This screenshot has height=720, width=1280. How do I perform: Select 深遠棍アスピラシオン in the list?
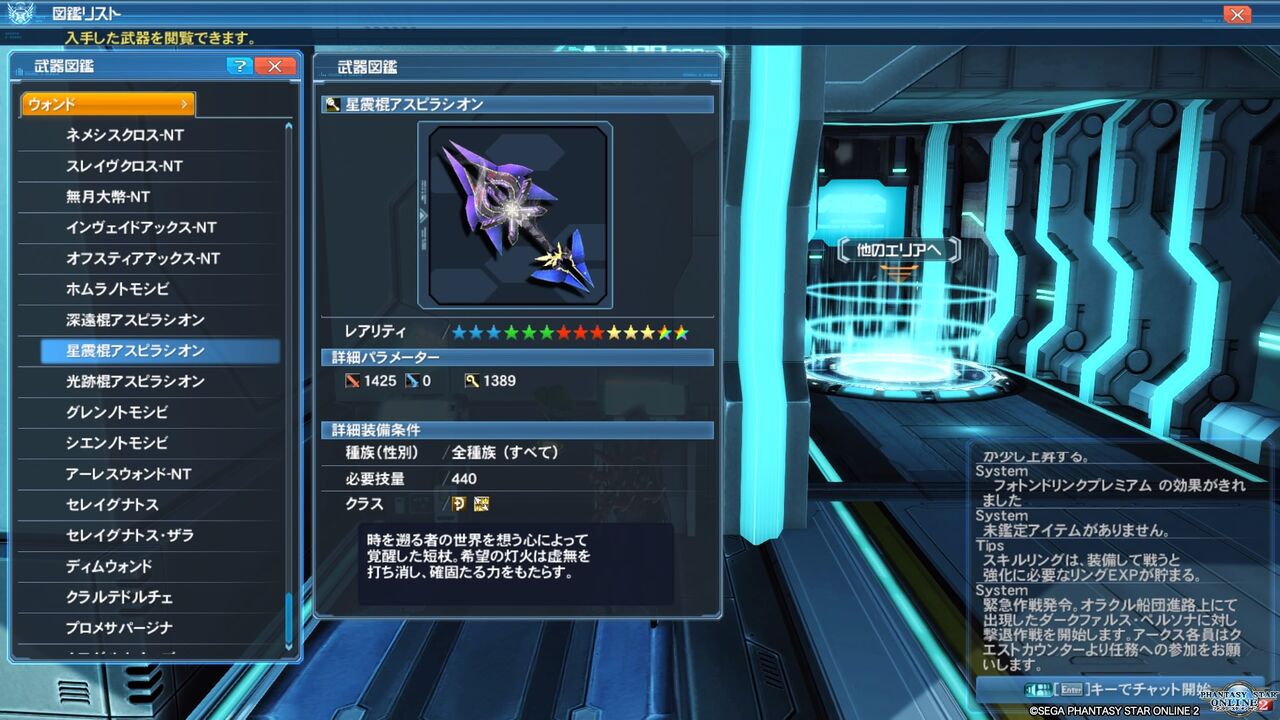pos(150,319)
